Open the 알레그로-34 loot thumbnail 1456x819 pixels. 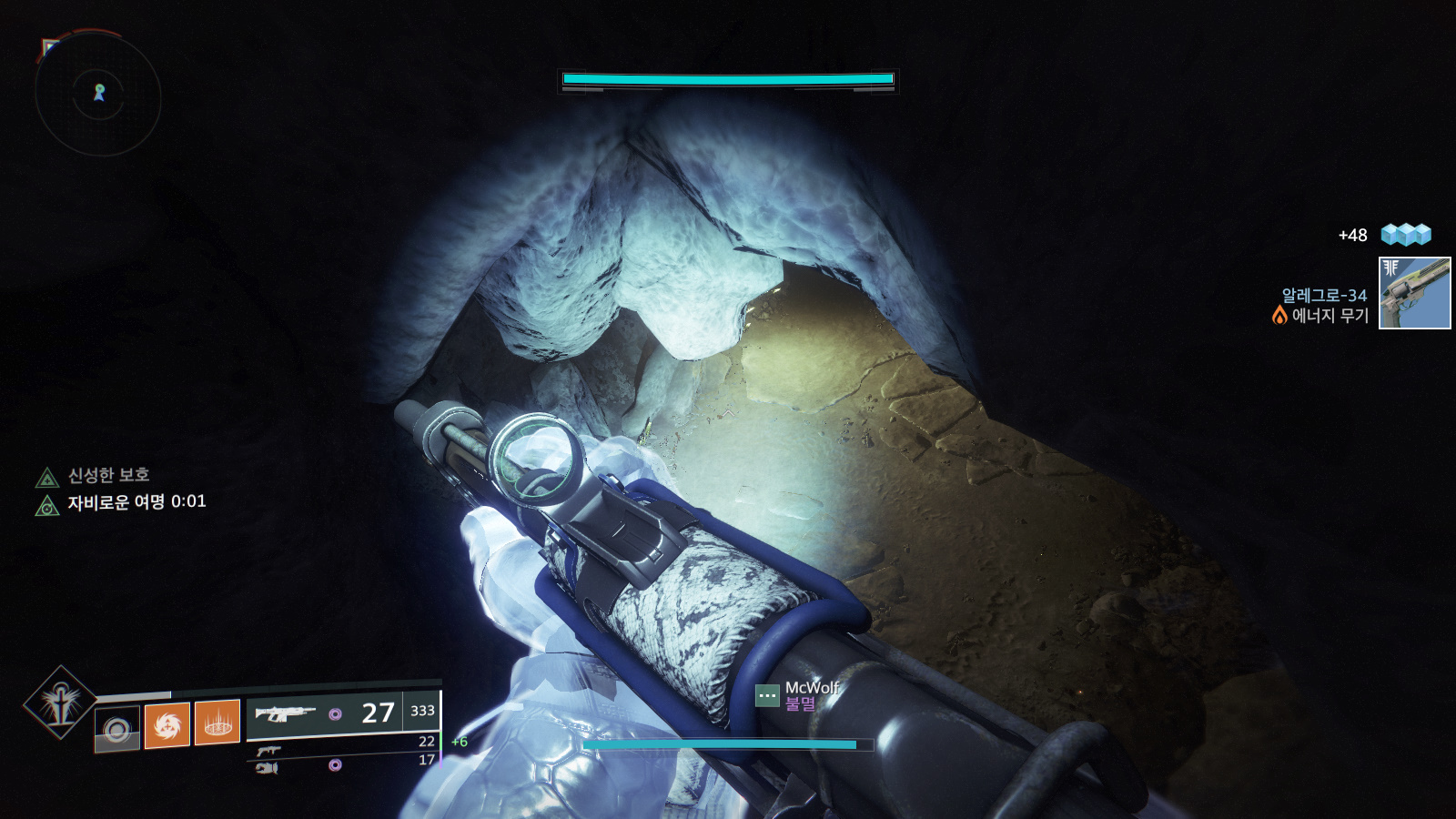click(1414, 293)
